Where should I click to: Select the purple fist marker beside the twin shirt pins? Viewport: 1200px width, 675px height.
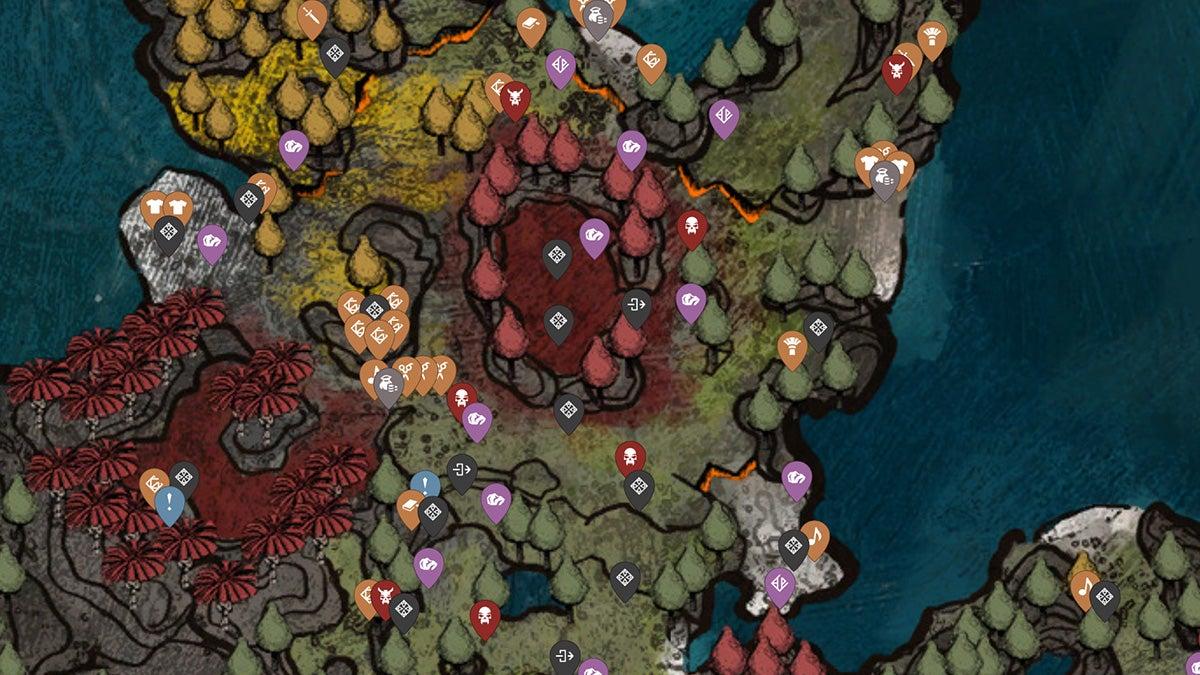(212, 241)
